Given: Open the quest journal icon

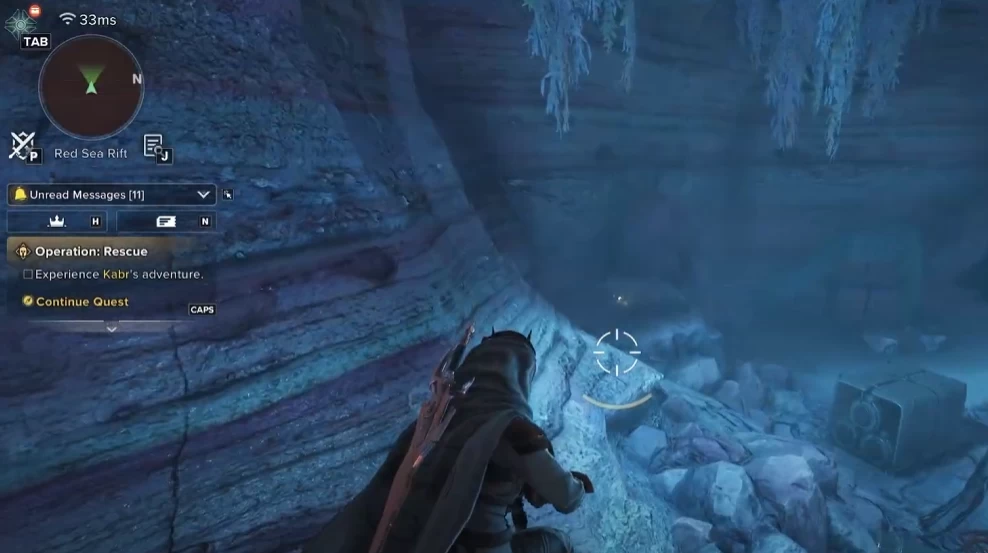Looking at the screenshot, I should click(154, 146).
